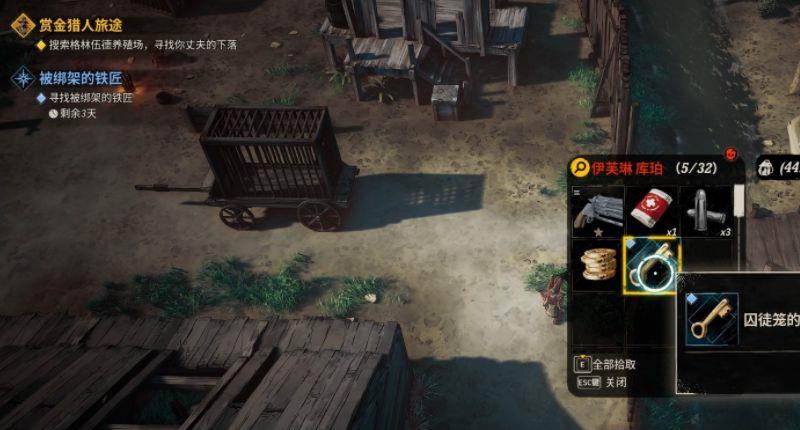Screen dimensions: 800x430
Task: Open the backpack bag icon panel
Action: 767,167
